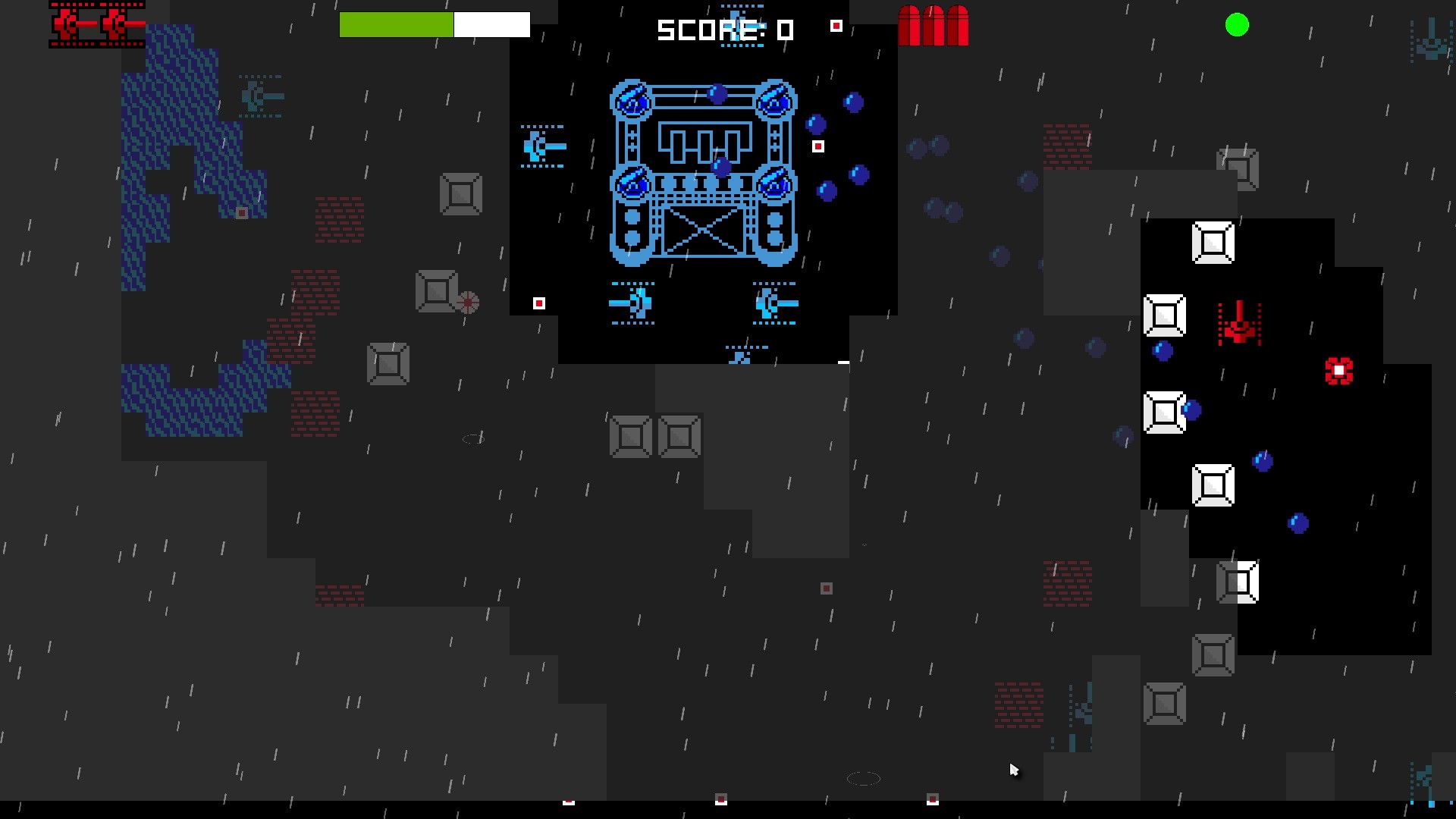Click the white crate beside the red turret
The width and height of the screenshot is (1456, 819).
click(1166, 316)
